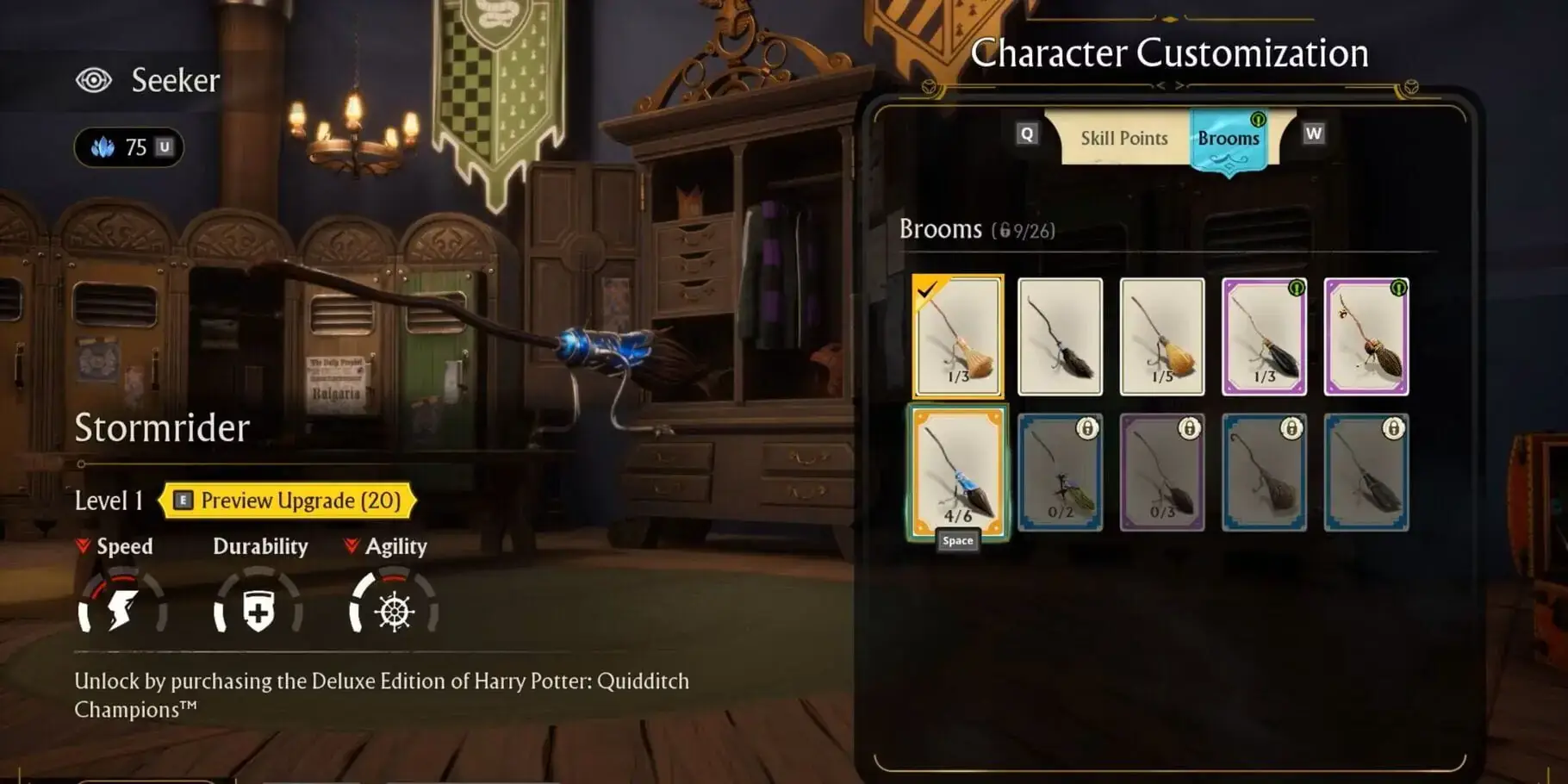Select the locked broom card showing 0/2
This screenshot has width=1568, height=784.
1060,472
